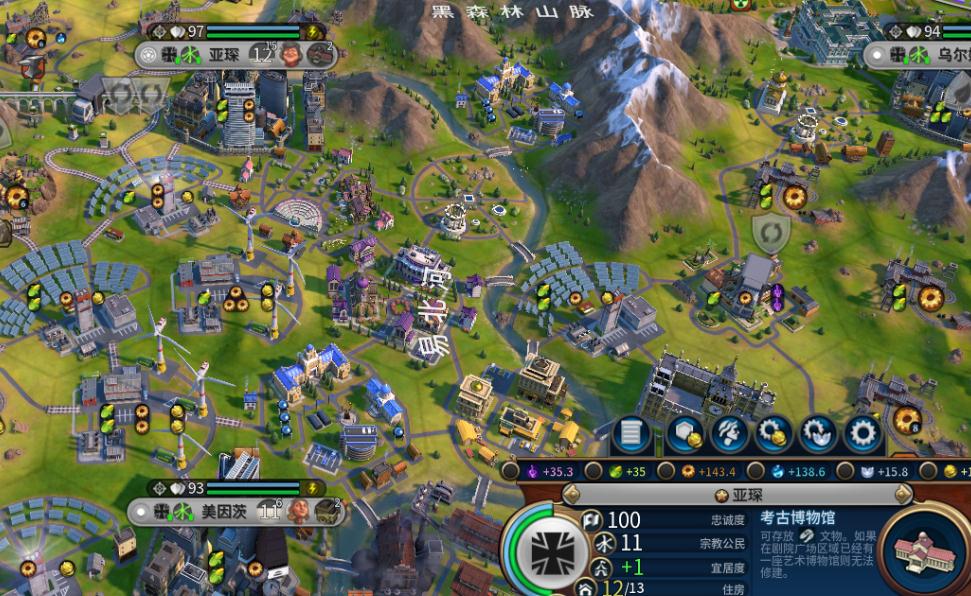Click the 亚琛 banner production icon
The width and height of the screenshot is (971, 596).
320,55
